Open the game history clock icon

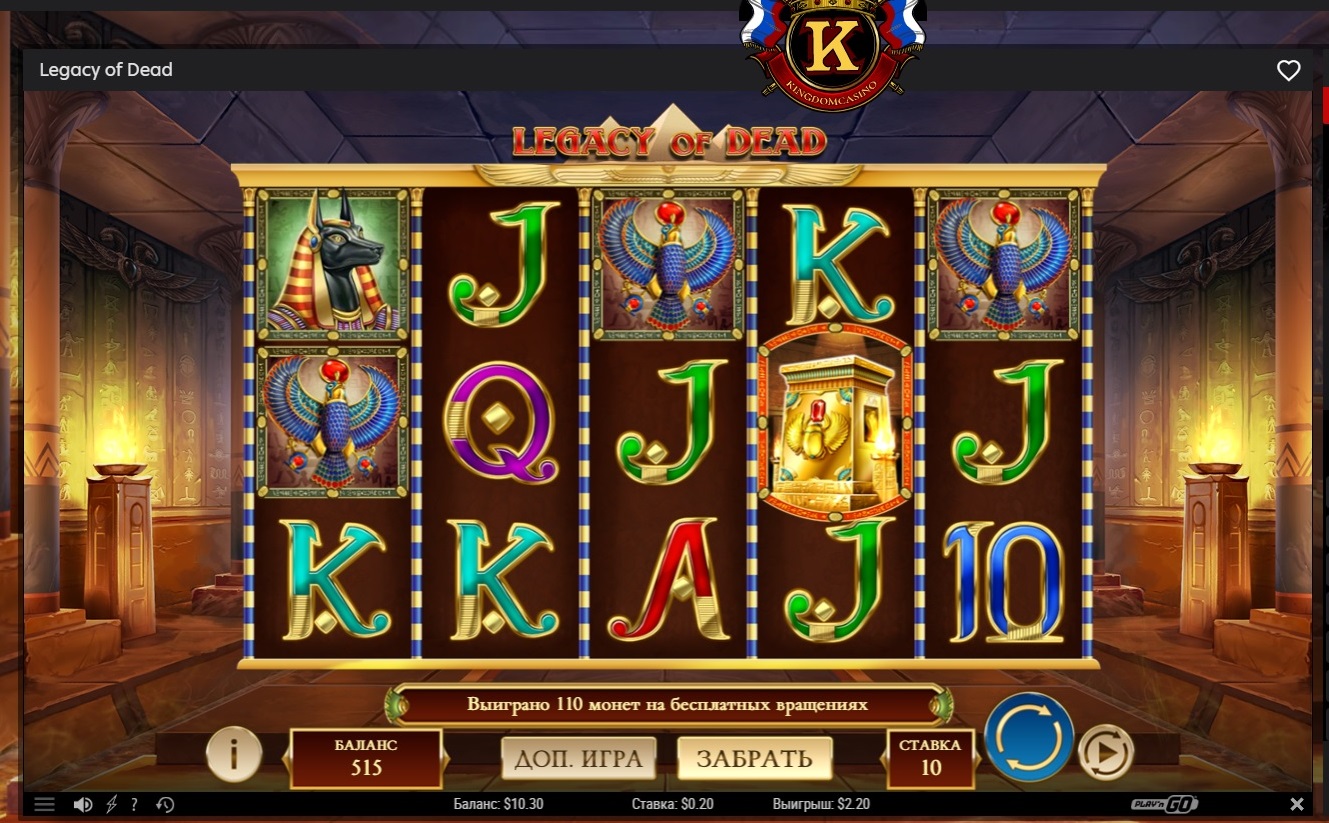pyautogui.click(x=166, y=804)
